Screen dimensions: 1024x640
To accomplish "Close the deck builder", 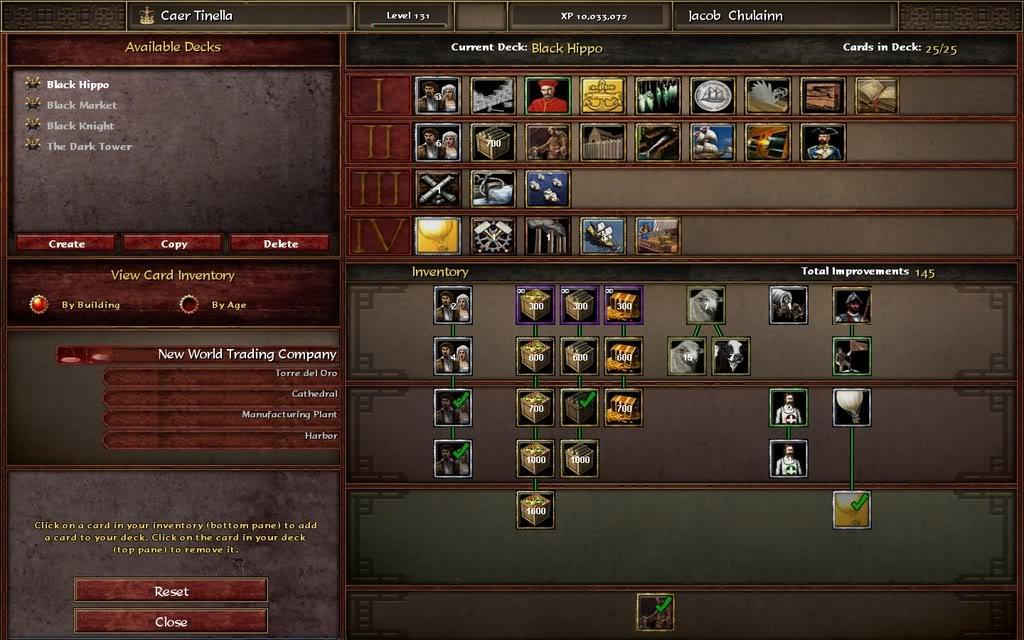I will tap(171, 620).
